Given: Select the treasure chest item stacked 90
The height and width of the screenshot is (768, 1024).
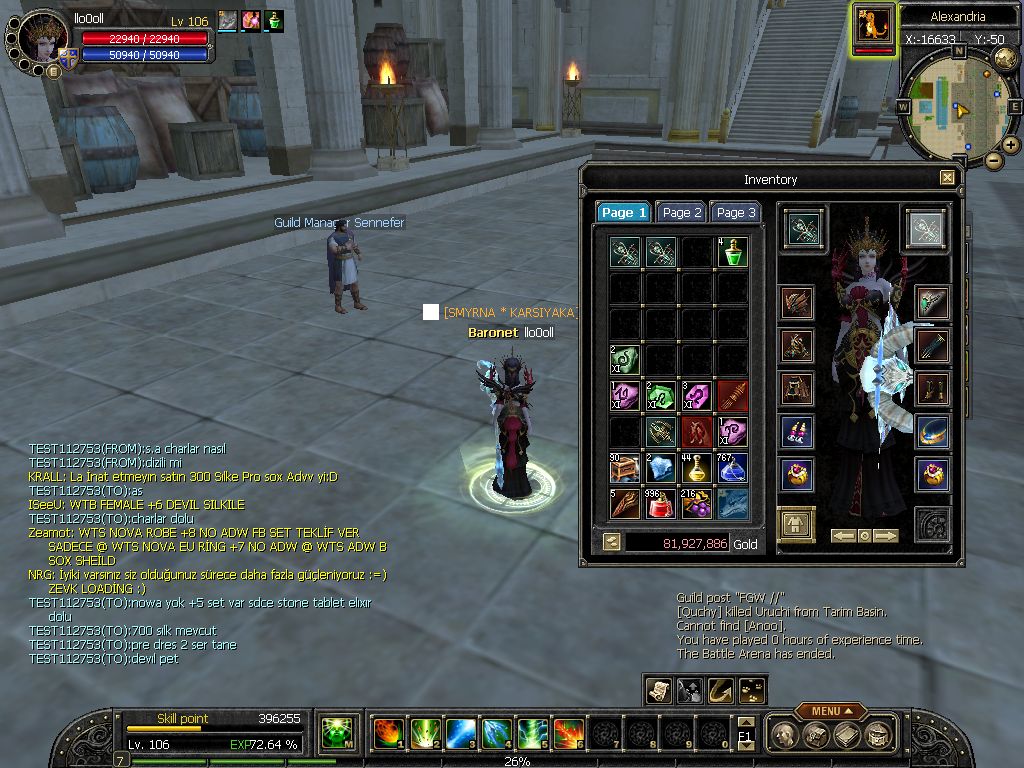Looking at the screenshot, I should [625, 468].
